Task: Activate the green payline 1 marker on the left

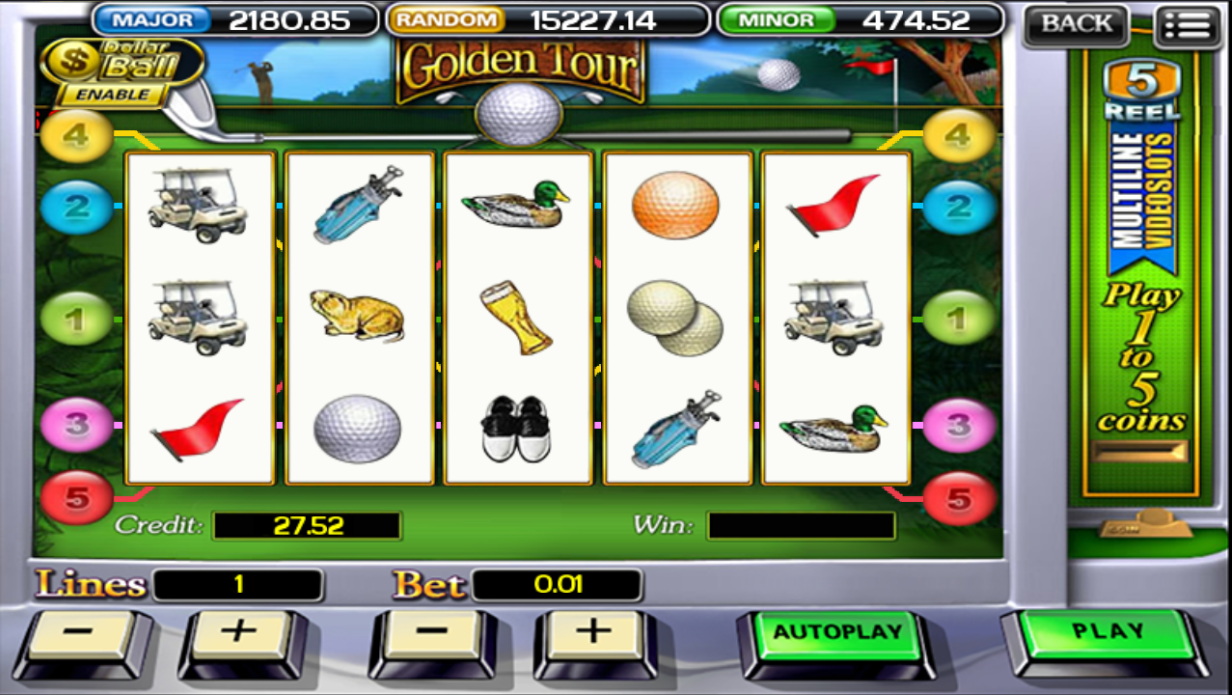Action: pos(77,321)
